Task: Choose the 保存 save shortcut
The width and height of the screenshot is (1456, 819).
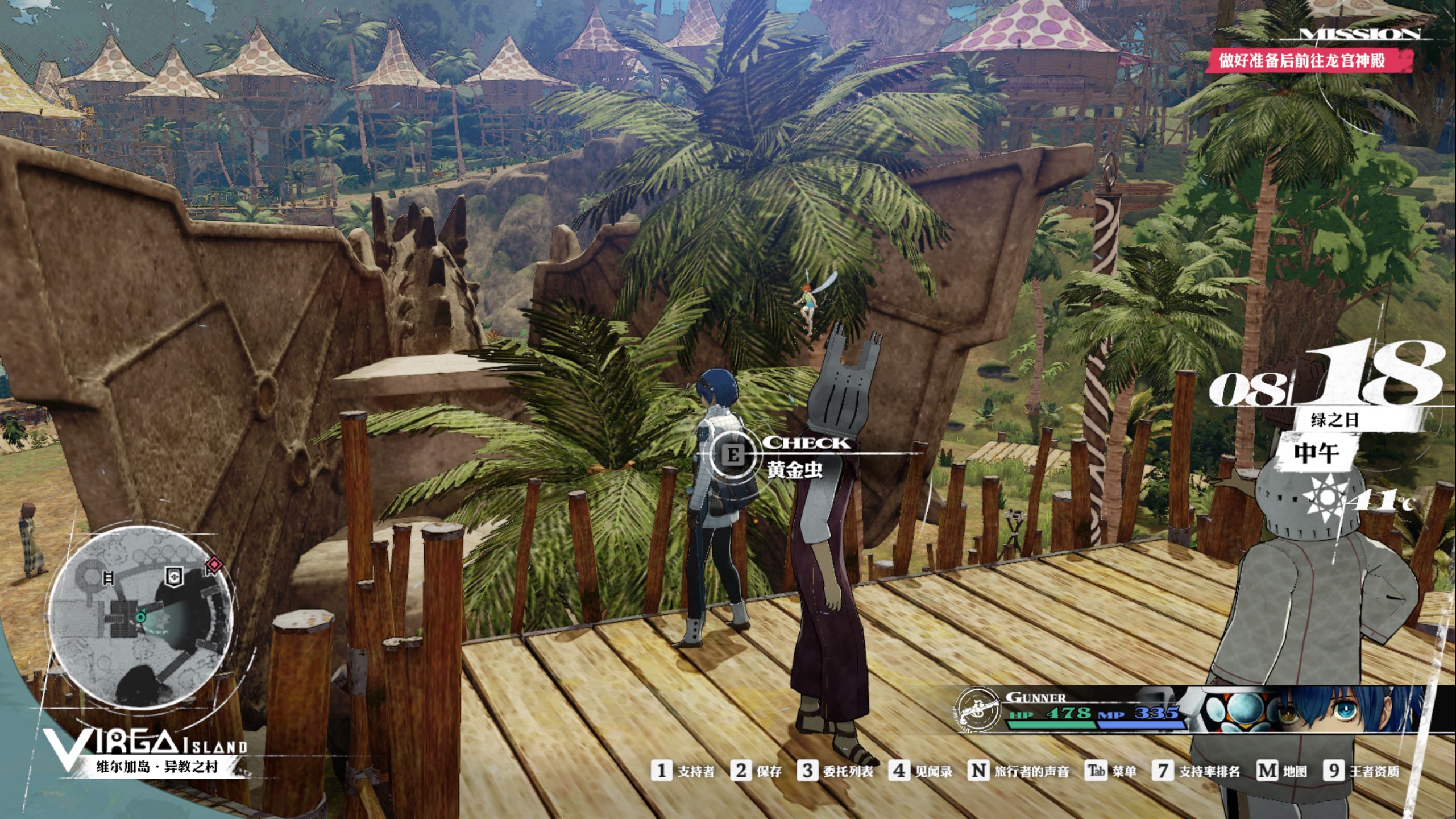Action: (757, 771)
